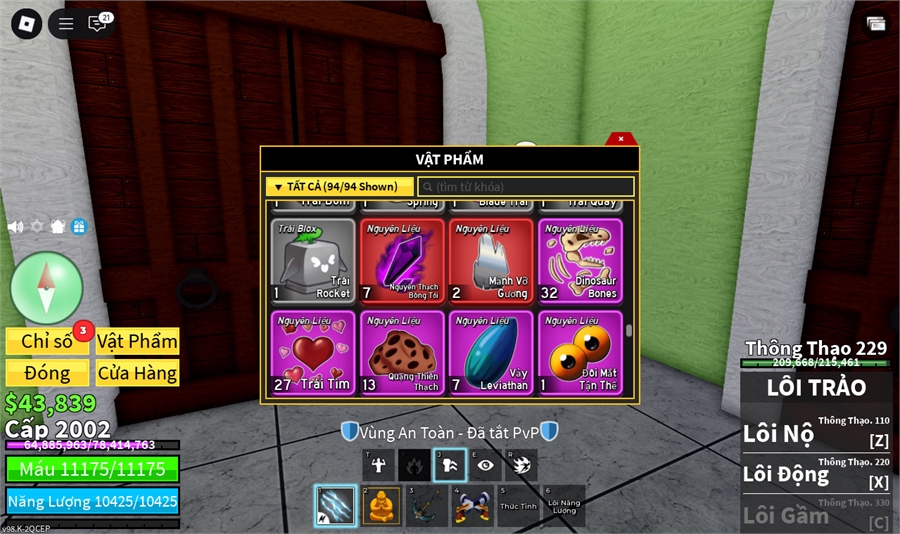Open the blue gift box rewards
Screen dimensions: 900x534
[79, 227]
